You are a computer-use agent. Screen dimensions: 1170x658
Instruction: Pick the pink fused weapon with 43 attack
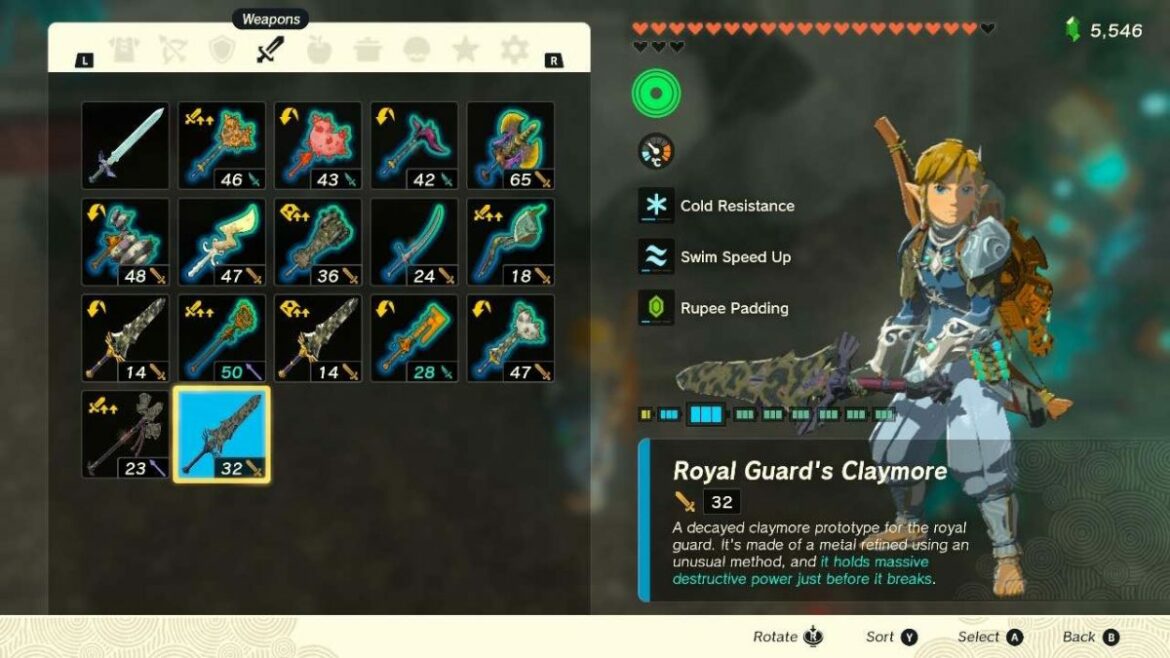tap(318, 145)
